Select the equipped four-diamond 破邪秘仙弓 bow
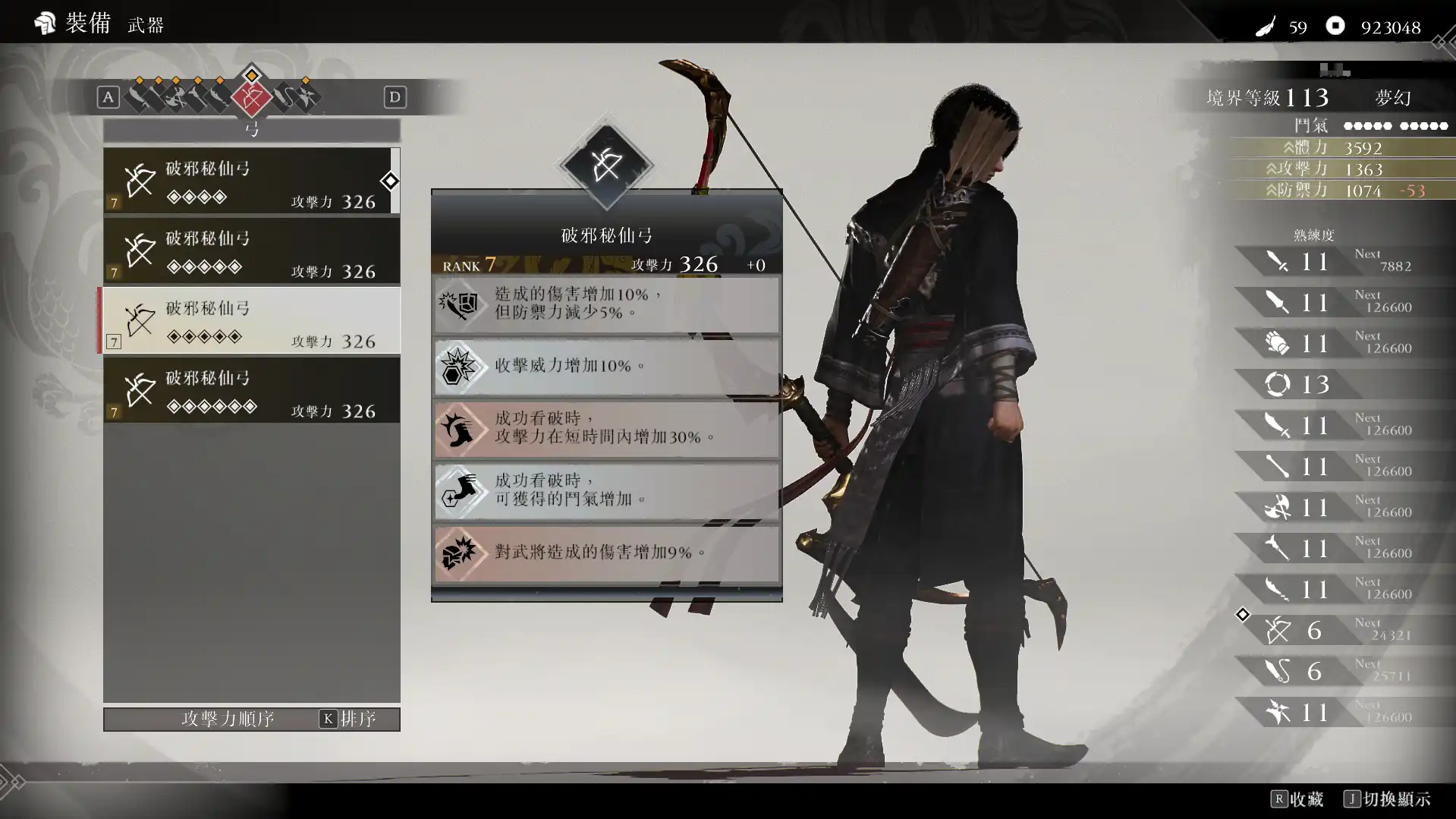 pyautogui.click(x=250, y=181)
